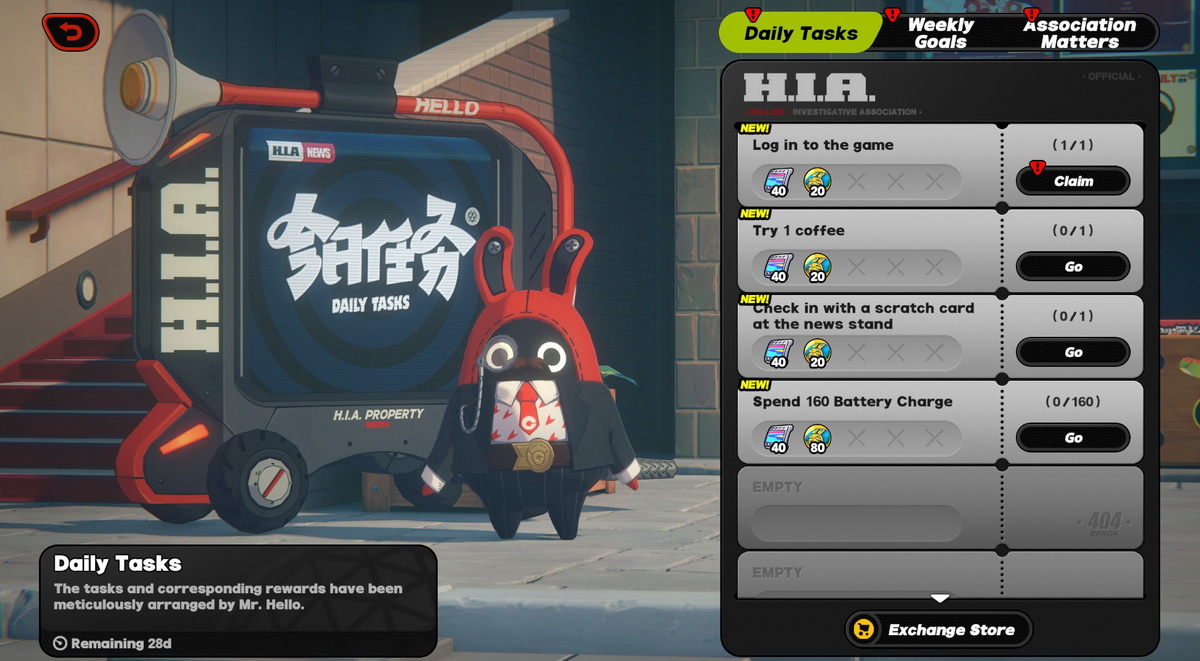Switch to the Weekly Goals tab
1200x661 pixels.
pyautogui.click(x=940, y=33)
